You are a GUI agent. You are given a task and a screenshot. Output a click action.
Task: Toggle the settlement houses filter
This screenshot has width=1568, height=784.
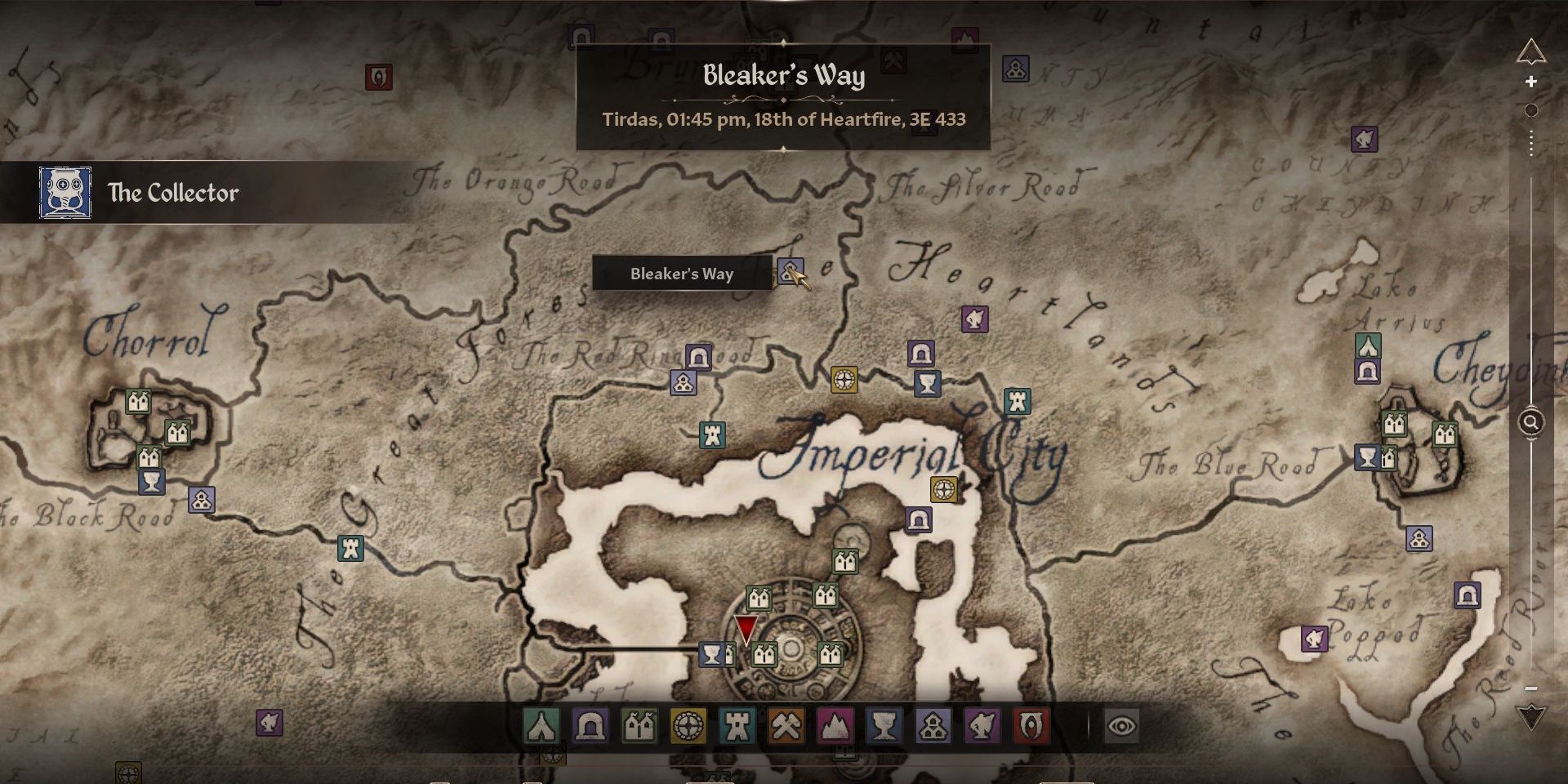pos(933,725)
